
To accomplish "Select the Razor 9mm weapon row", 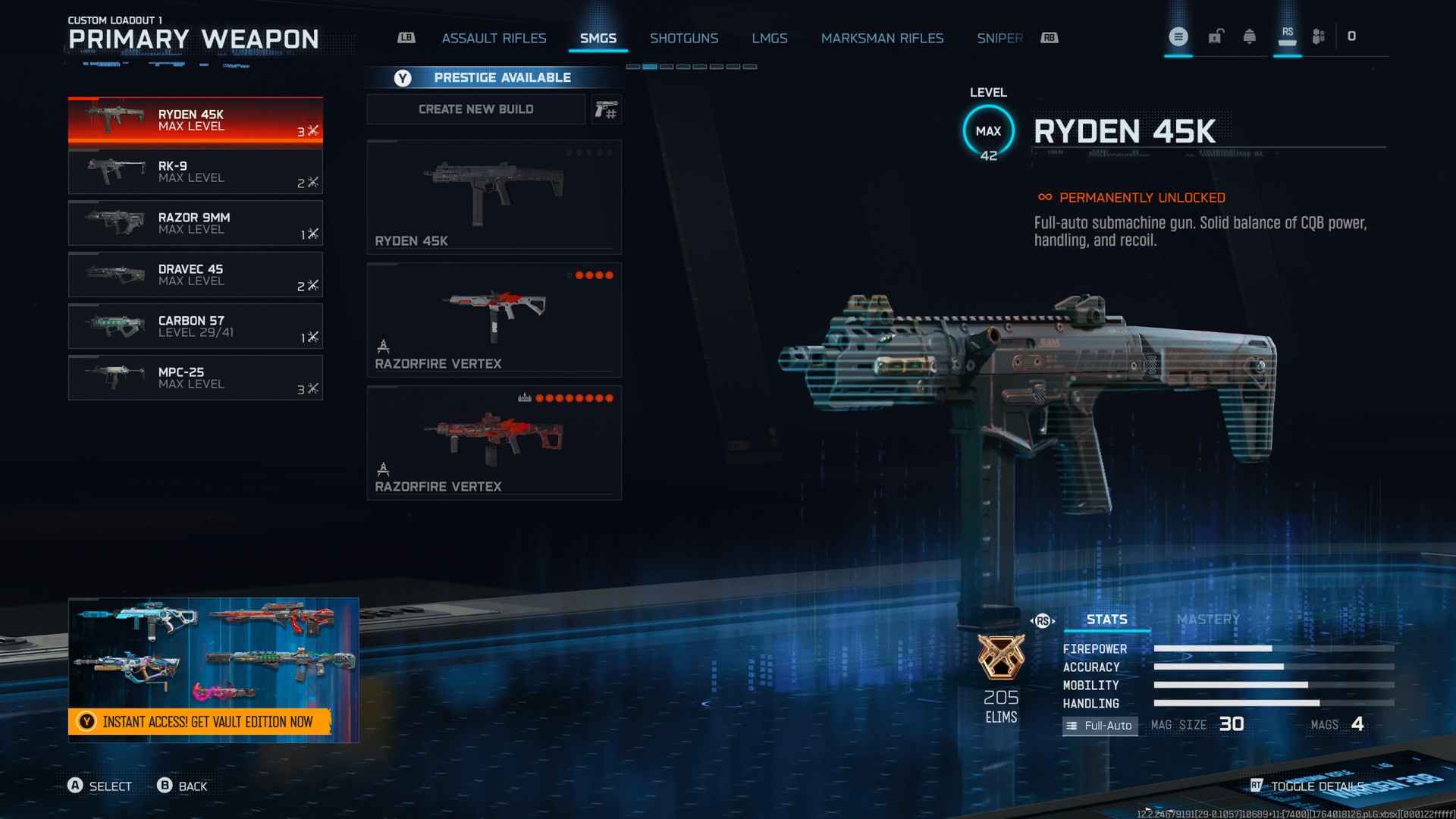I will (195, 224).
